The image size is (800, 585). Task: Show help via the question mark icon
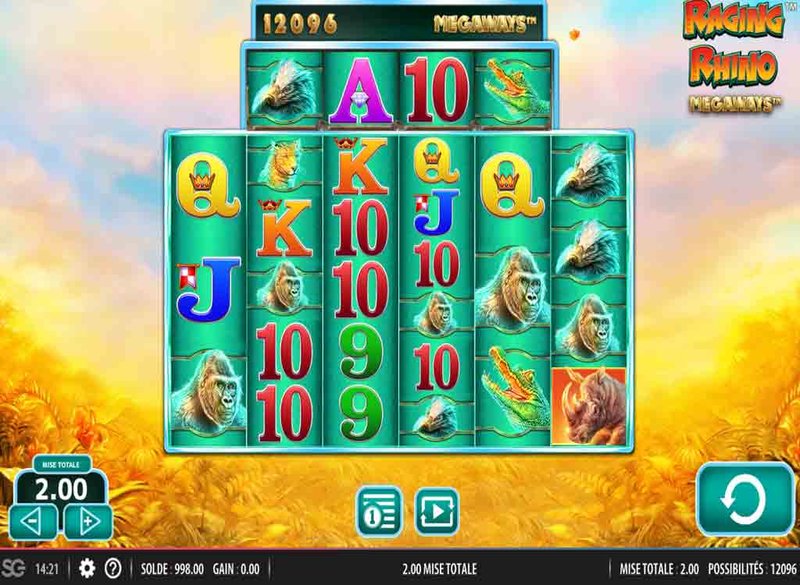click(111, 569)
